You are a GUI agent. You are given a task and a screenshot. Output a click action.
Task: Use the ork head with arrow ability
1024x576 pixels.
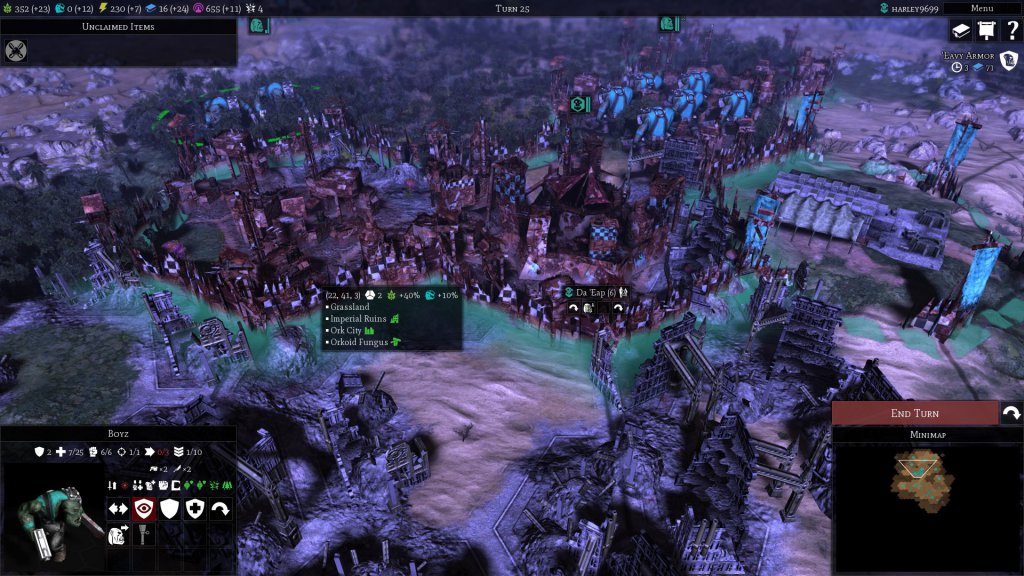pyautogui.click(x=118, y=535)
